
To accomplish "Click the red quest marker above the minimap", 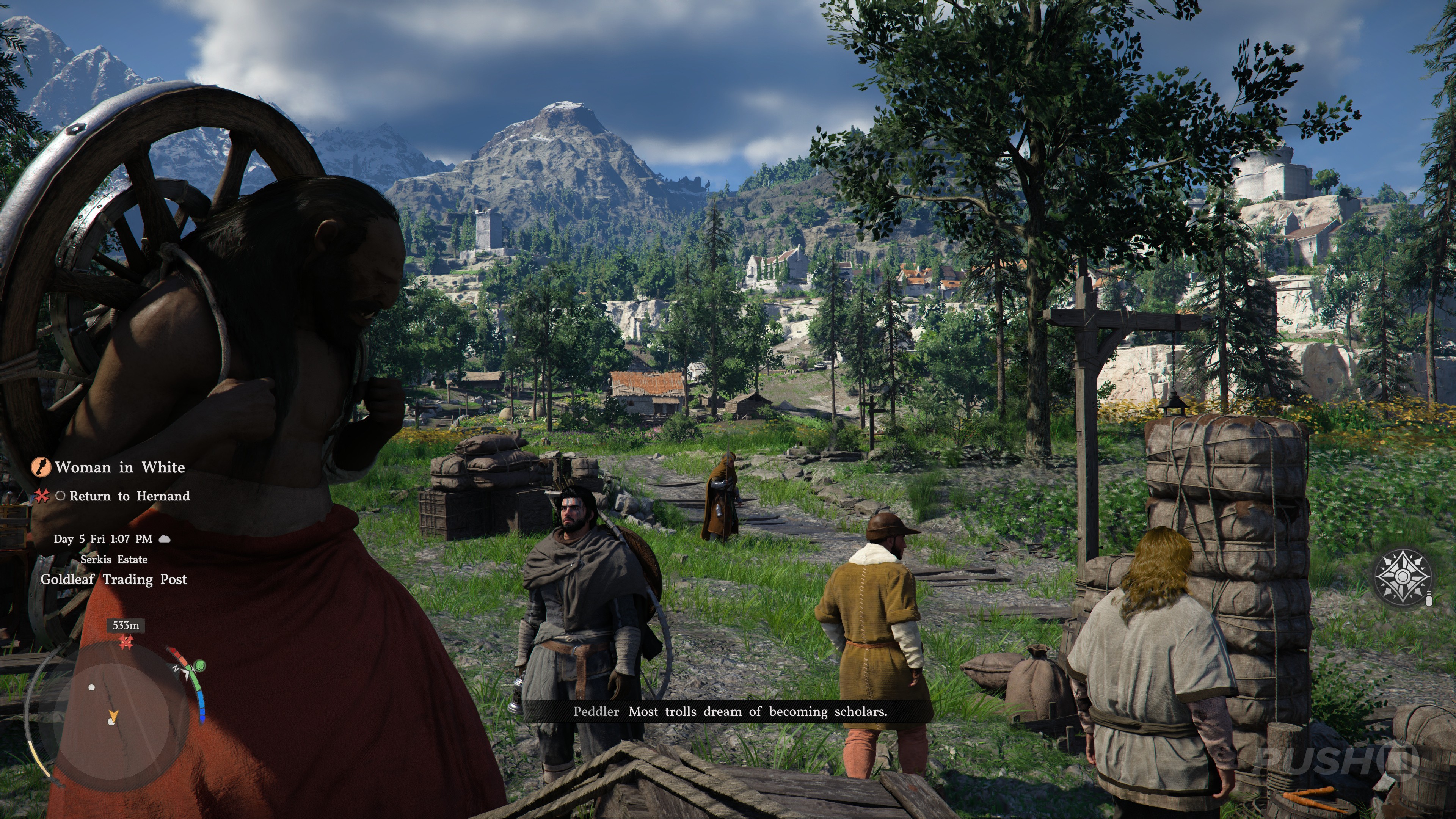I will pyautogui.click(x=126, y=642).
